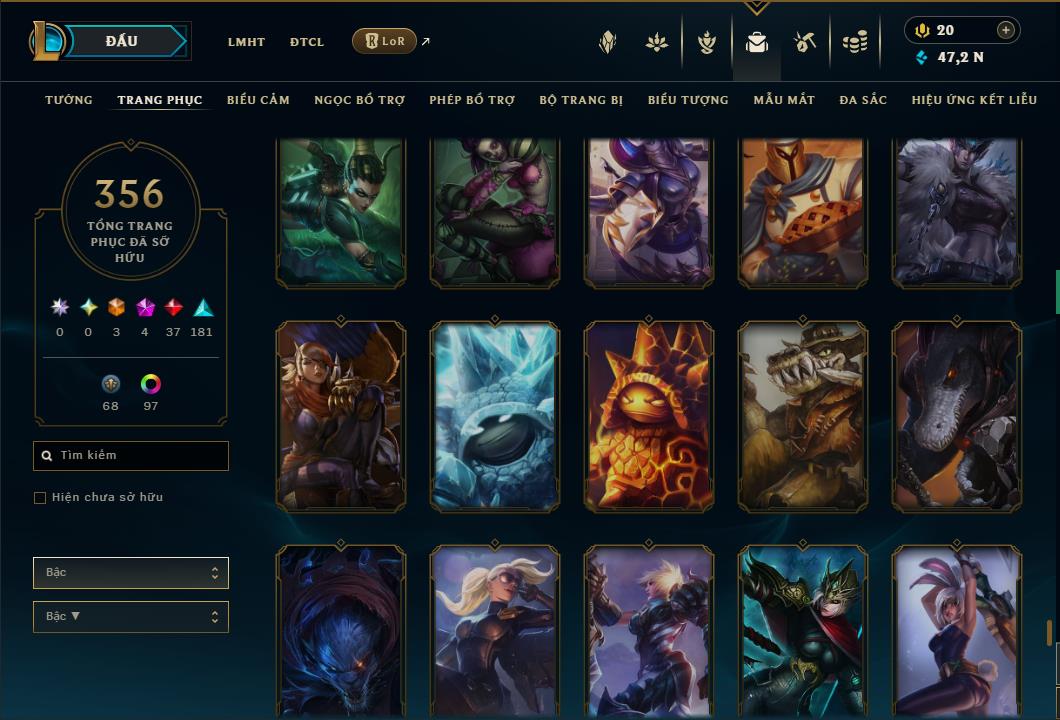Launch the LoR link

(384, 41)
